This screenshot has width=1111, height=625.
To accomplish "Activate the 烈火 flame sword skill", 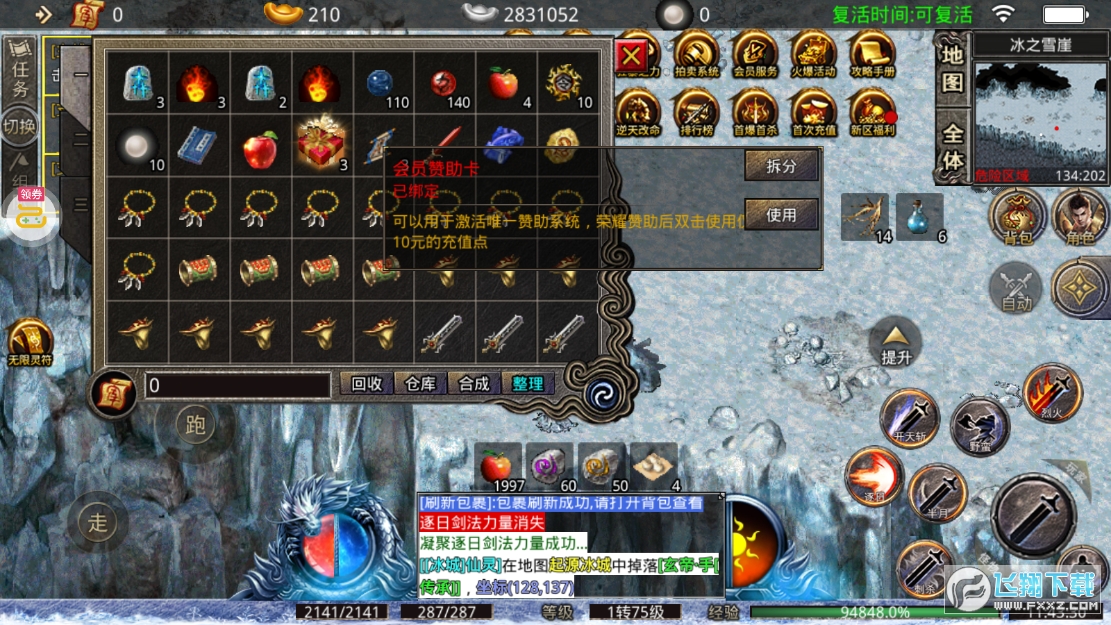I will (x=1052, y=391).
